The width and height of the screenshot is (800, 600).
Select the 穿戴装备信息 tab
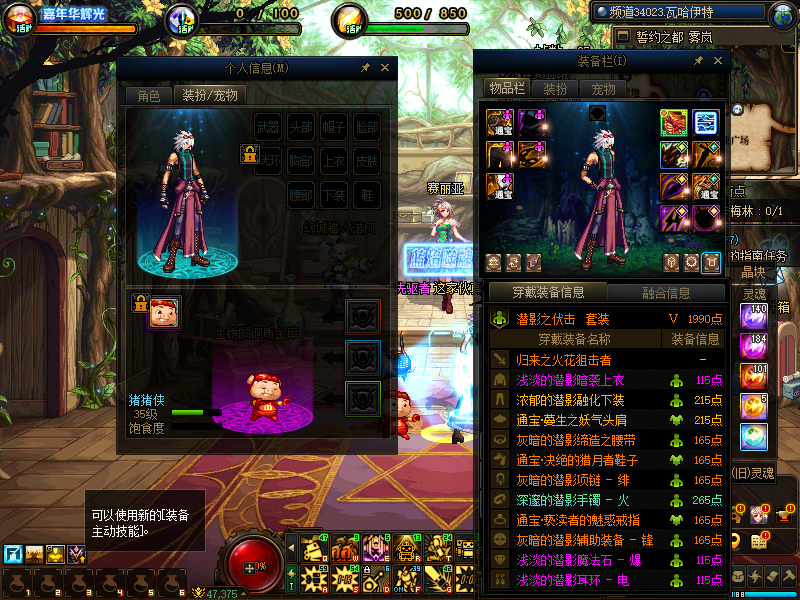(x=548, y=293)
